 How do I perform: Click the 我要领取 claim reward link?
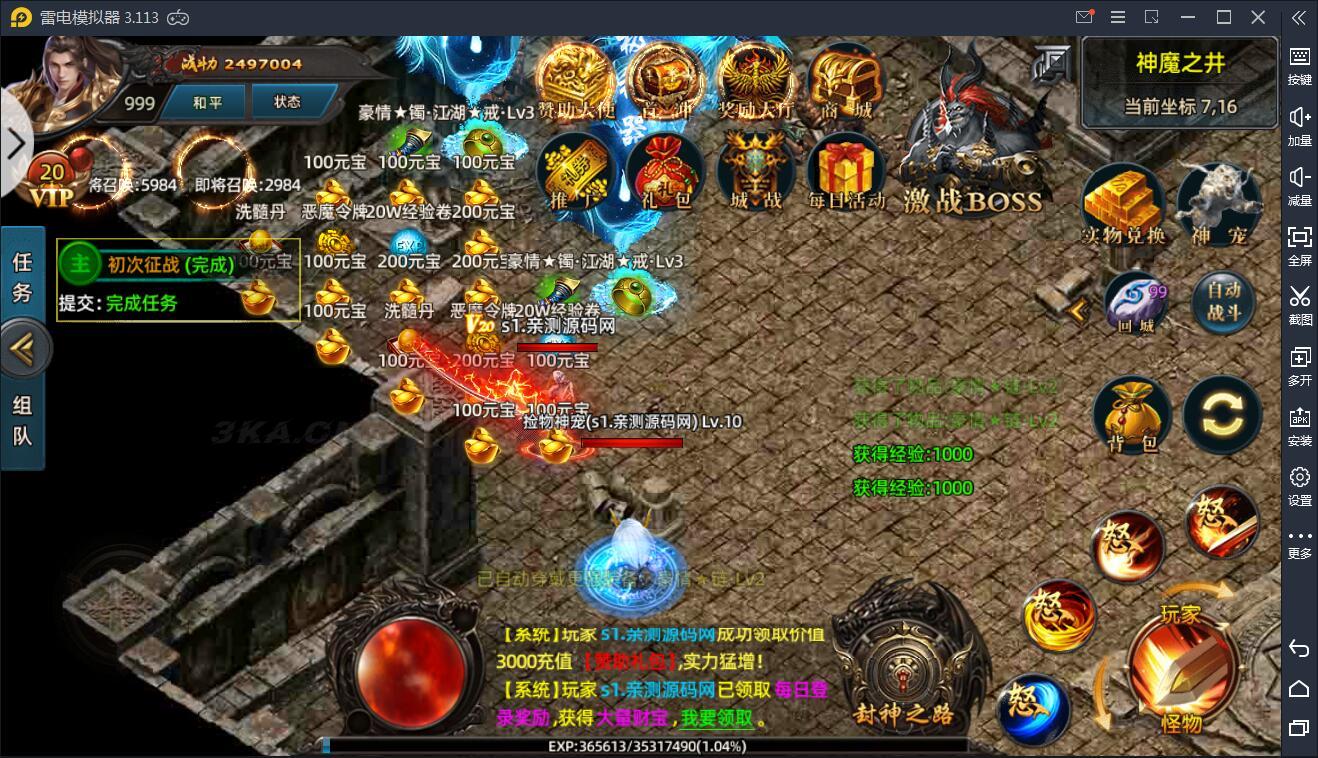tap(718, 718)
